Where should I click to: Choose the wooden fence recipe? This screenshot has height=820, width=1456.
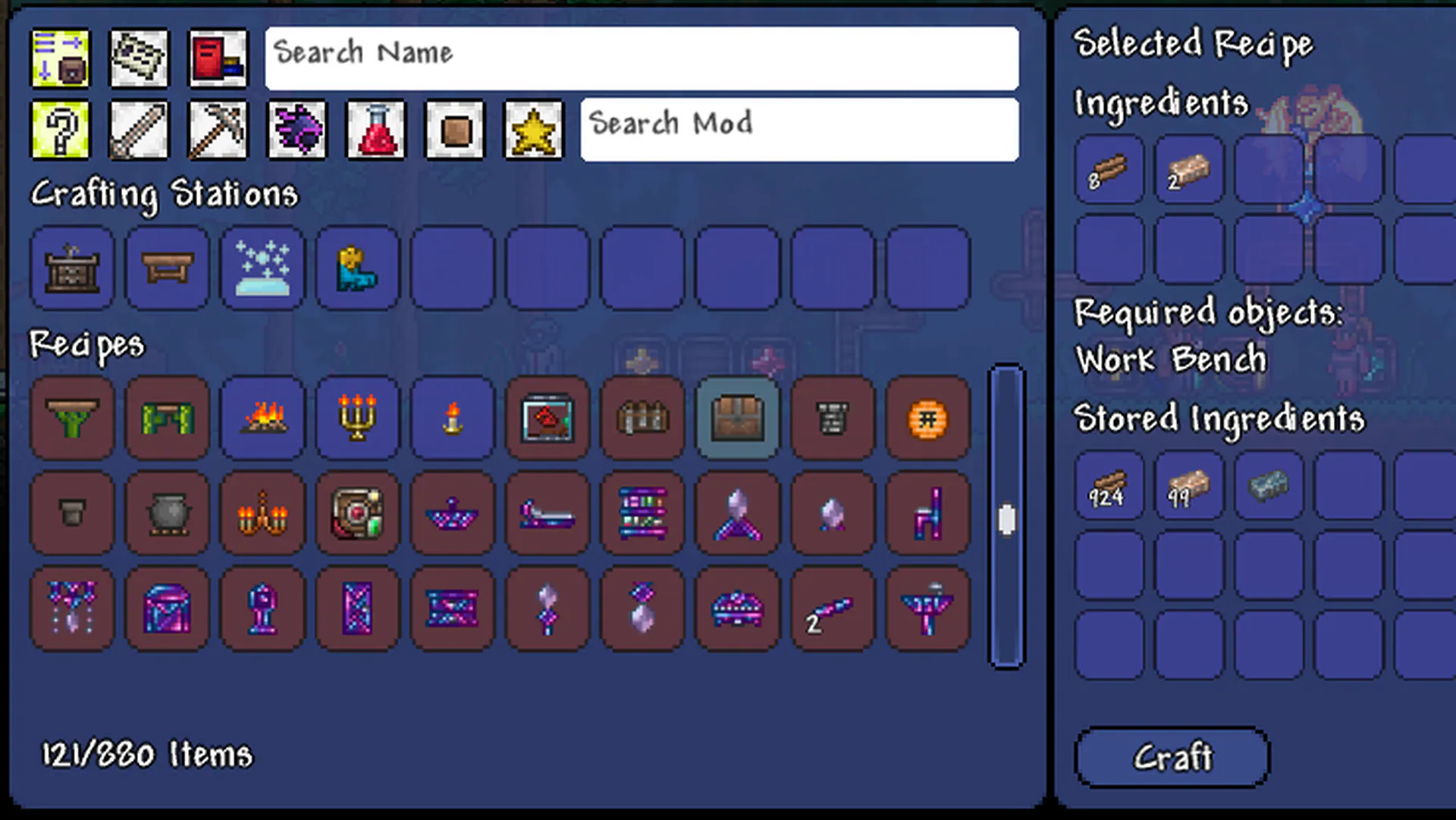point(642,418)
